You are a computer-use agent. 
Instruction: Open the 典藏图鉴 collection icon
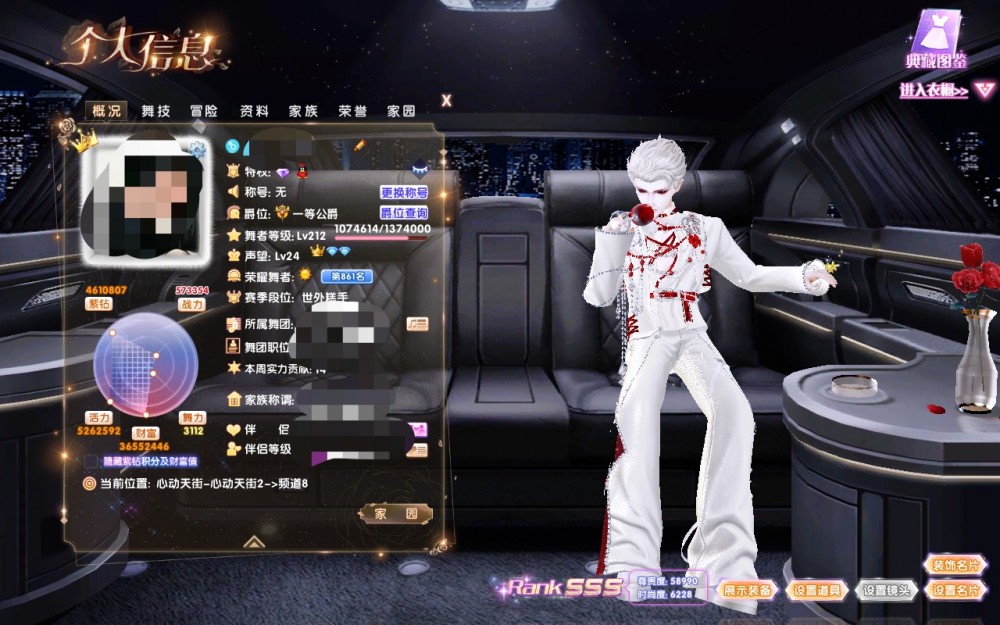click(936, 38)
